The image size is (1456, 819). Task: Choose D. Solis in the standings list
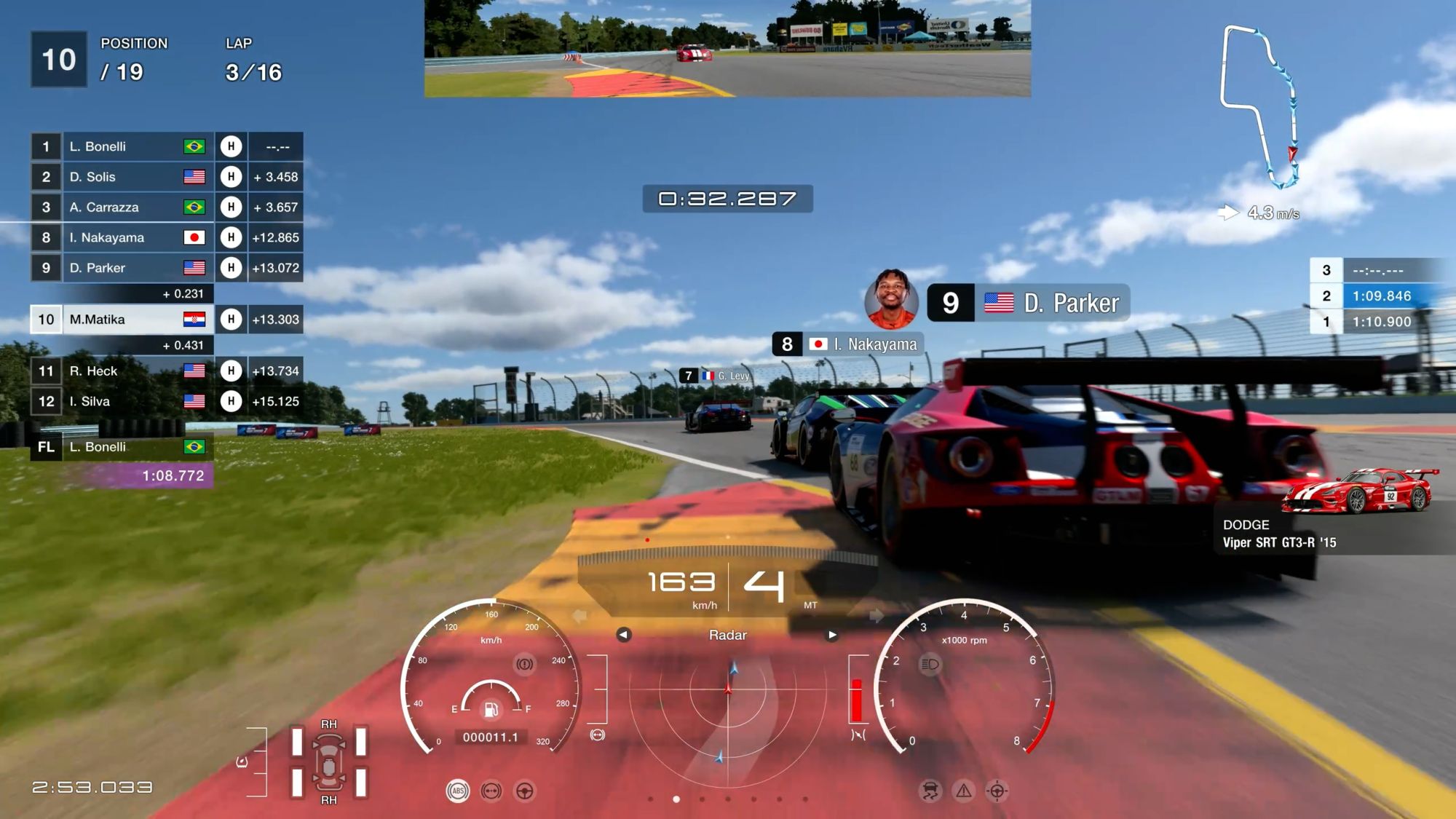tap(166, 177)
